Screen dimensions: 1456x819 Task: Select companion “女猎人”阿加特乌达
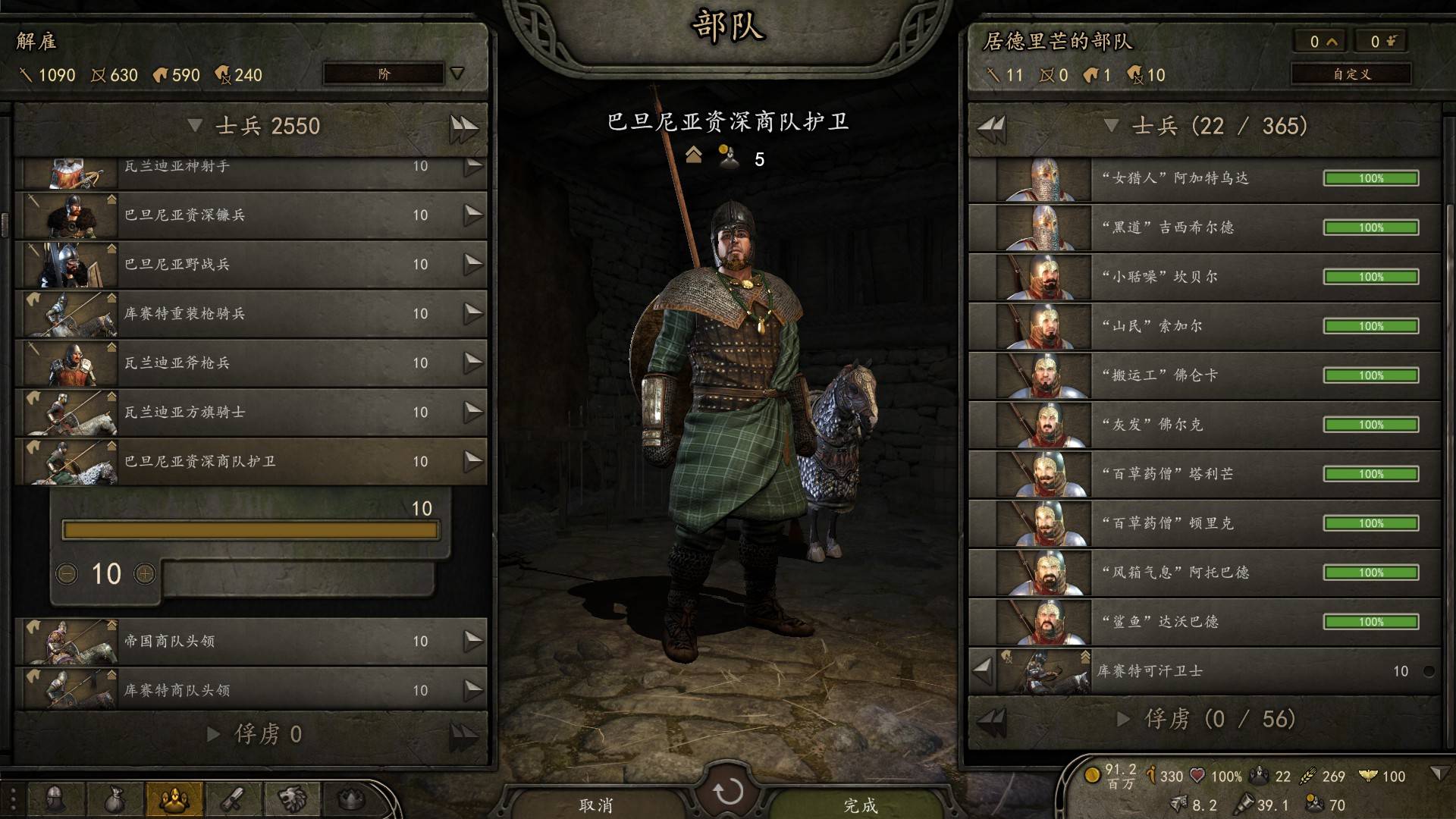[x=1206, y=179]
